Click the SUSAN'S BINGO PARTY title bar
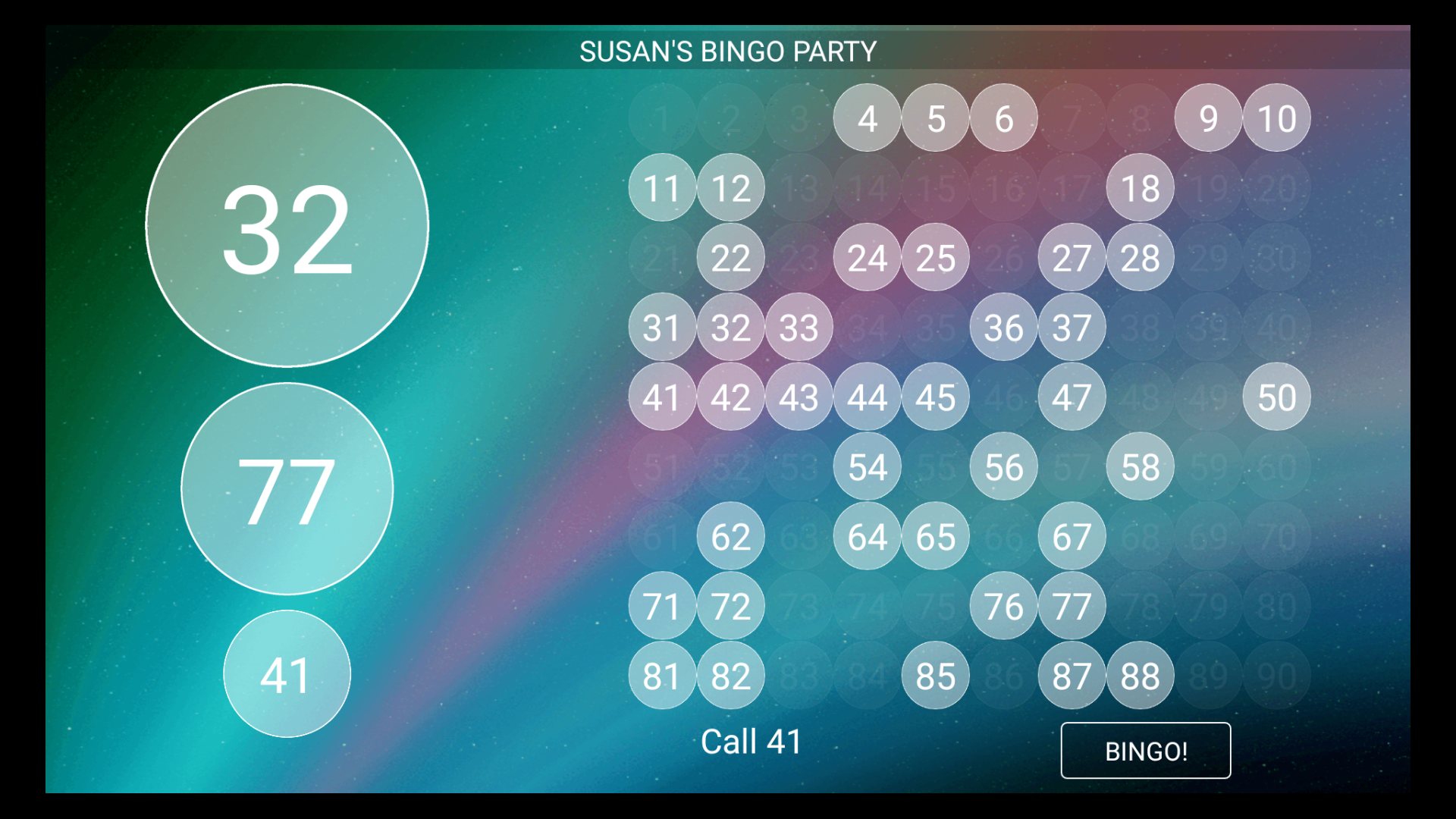Image resolution: width=1456 pixels, height=819 pixels. (728, 51)
